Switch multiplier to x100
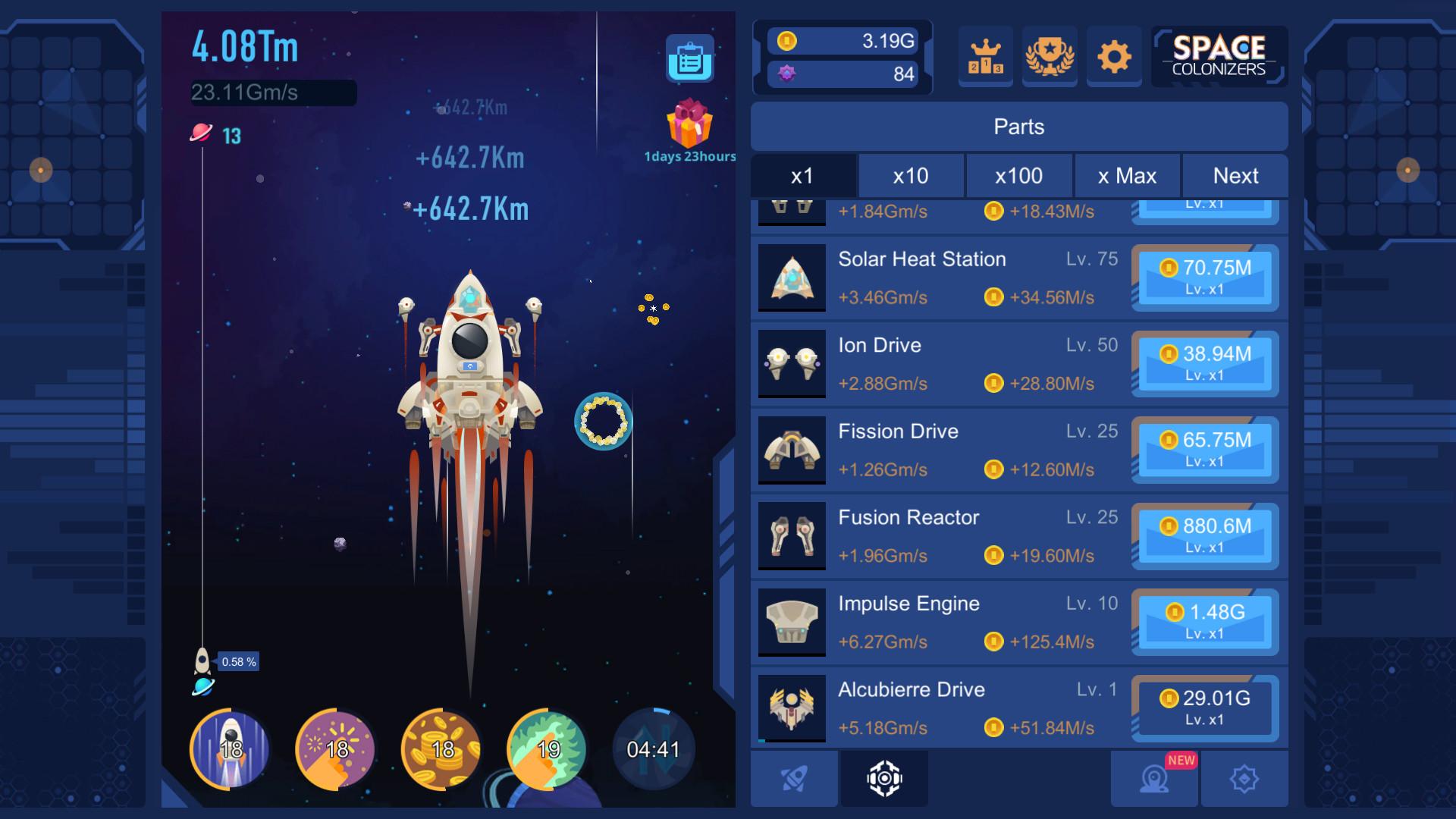Screen dimensions: 1456x819 (1019, 175)
